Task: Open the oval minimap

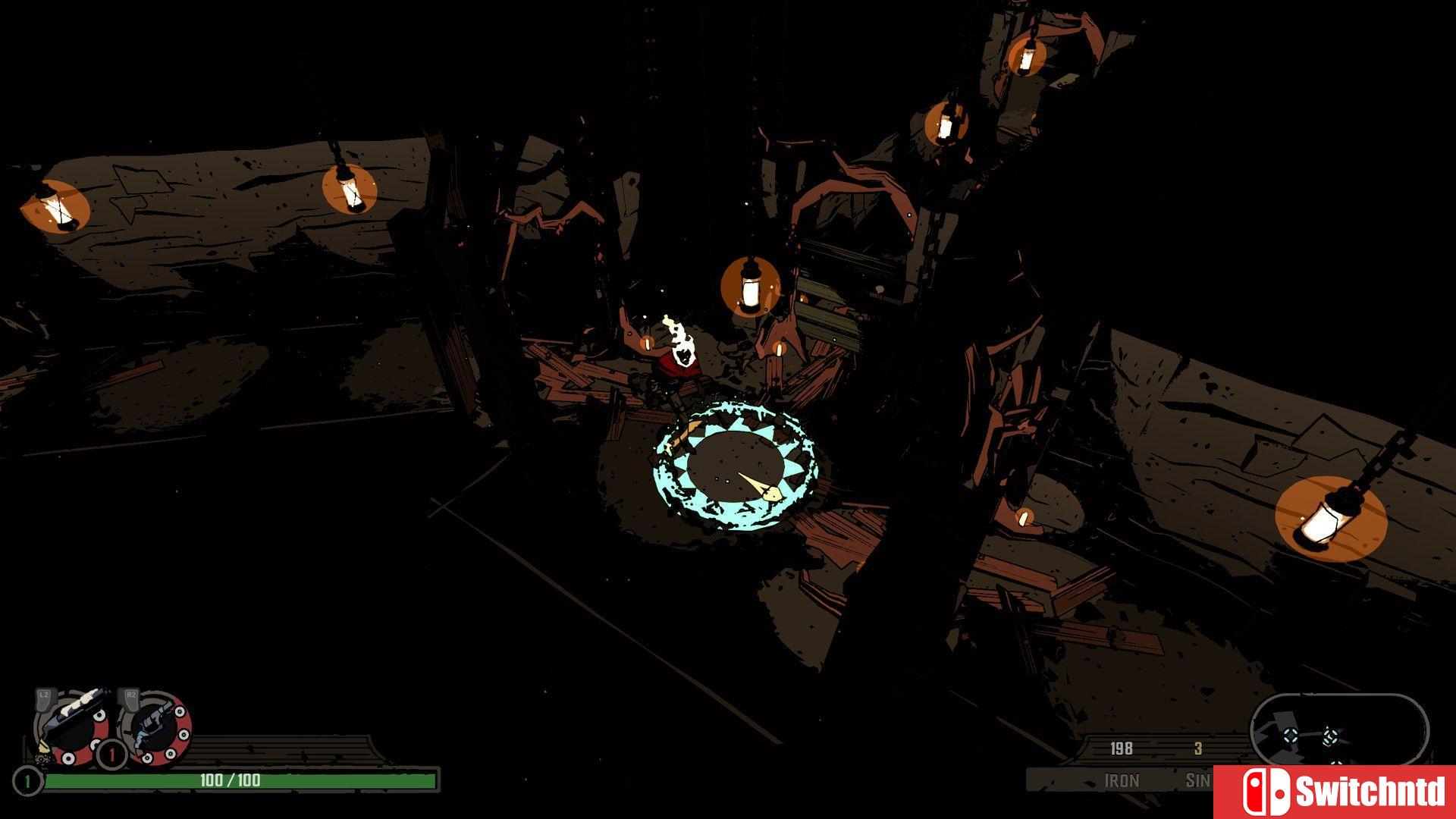Action: click(1338, 730)
